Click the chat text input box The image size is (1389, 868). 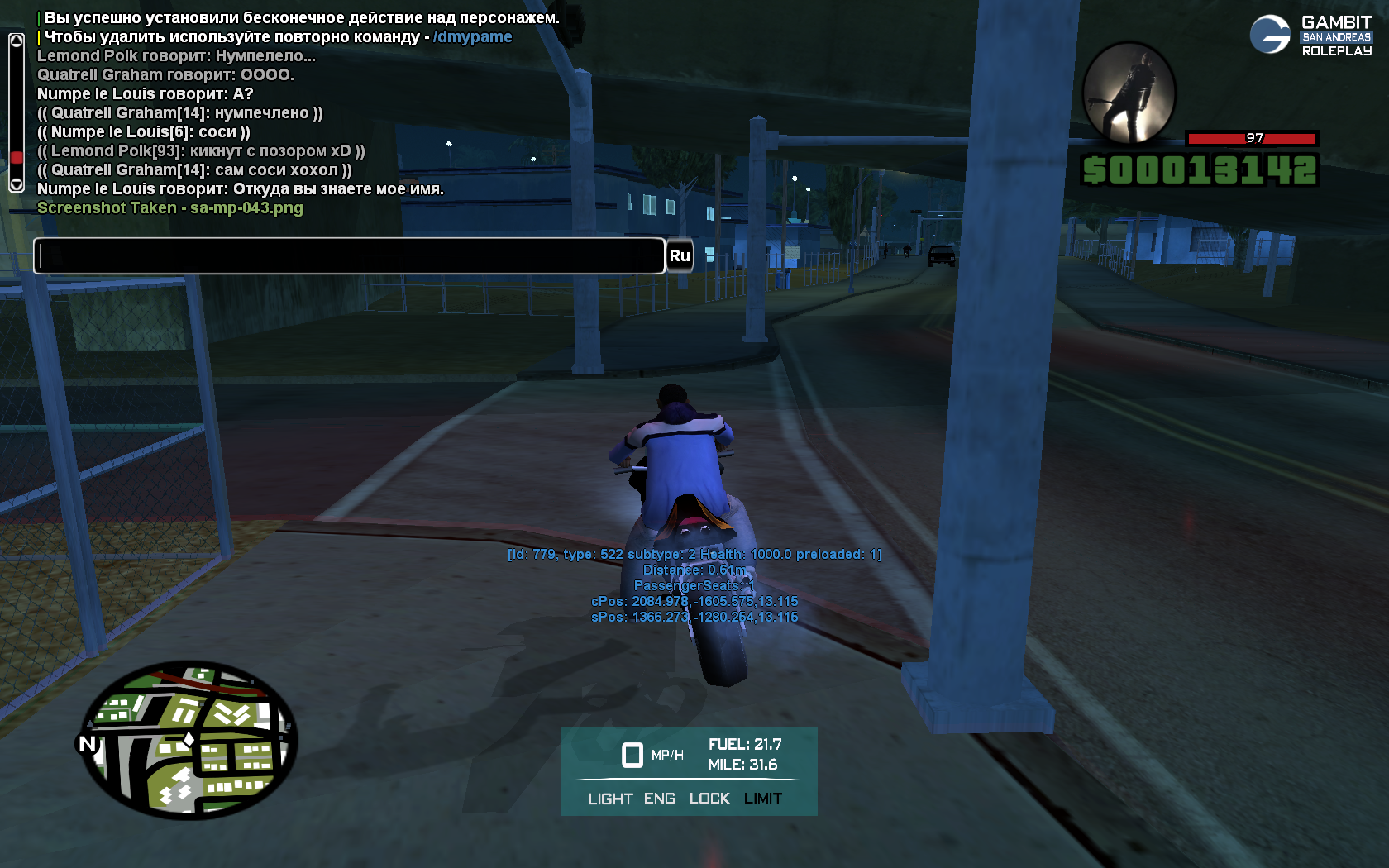tap(349, 255)
